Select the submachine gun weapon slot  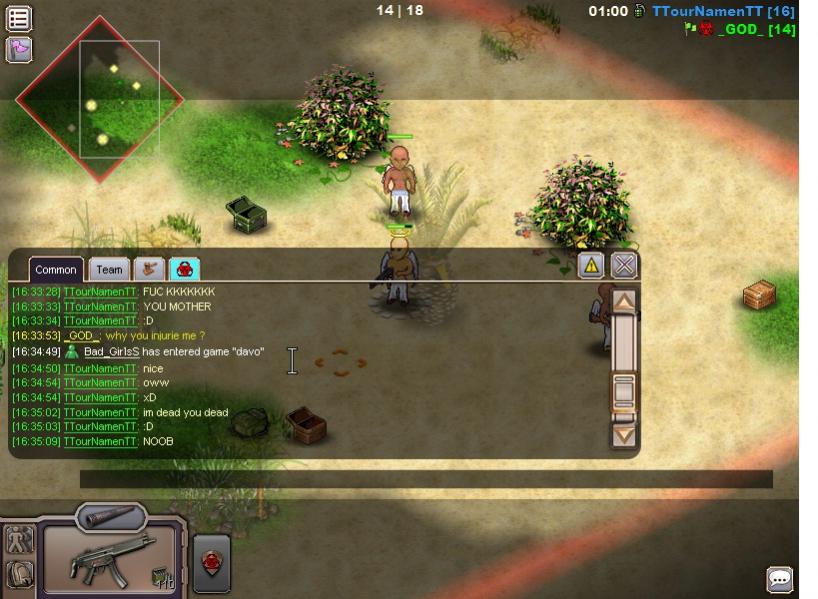click(111, 558)
